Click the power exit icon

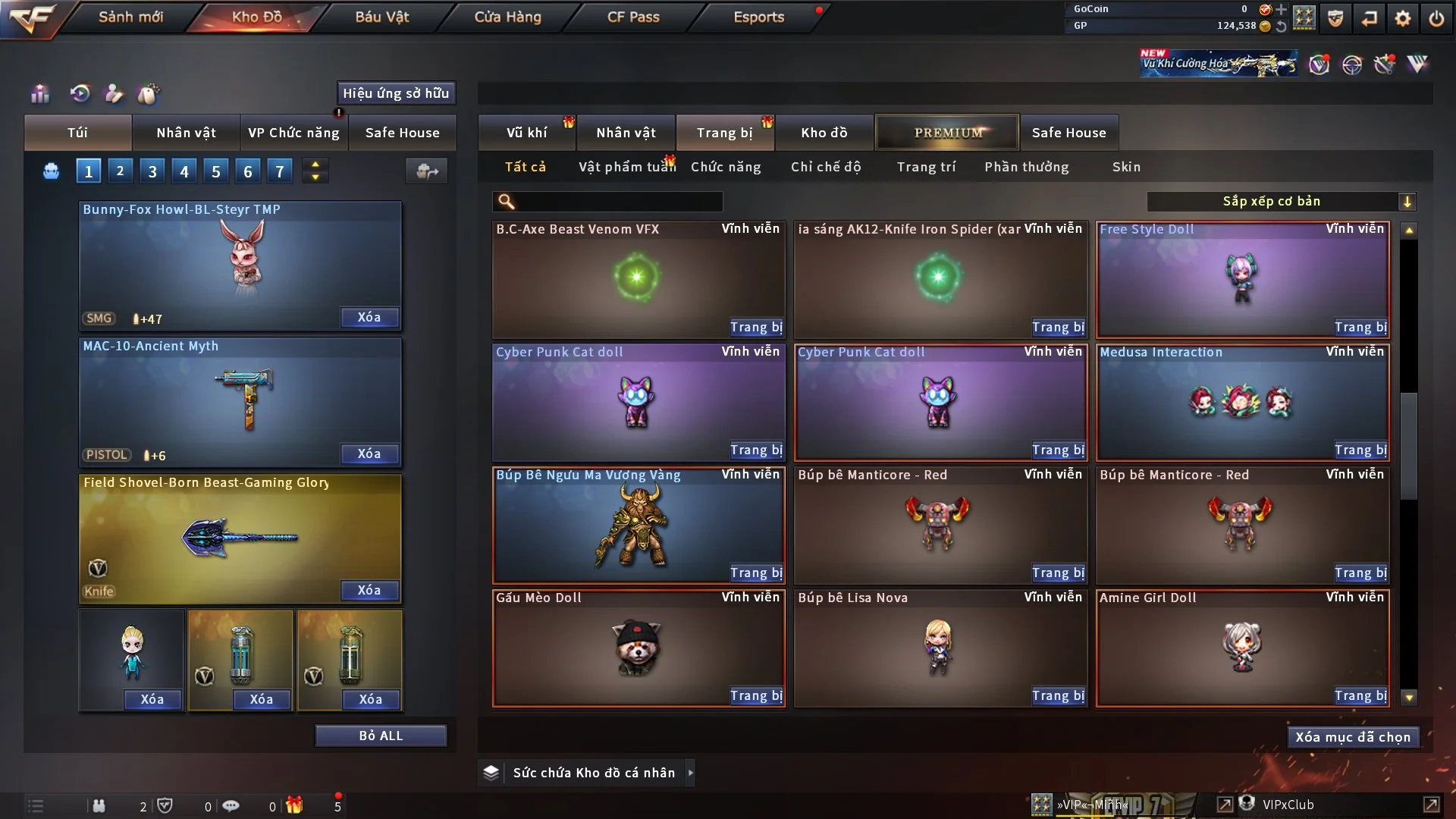(x=1436, y=18)
